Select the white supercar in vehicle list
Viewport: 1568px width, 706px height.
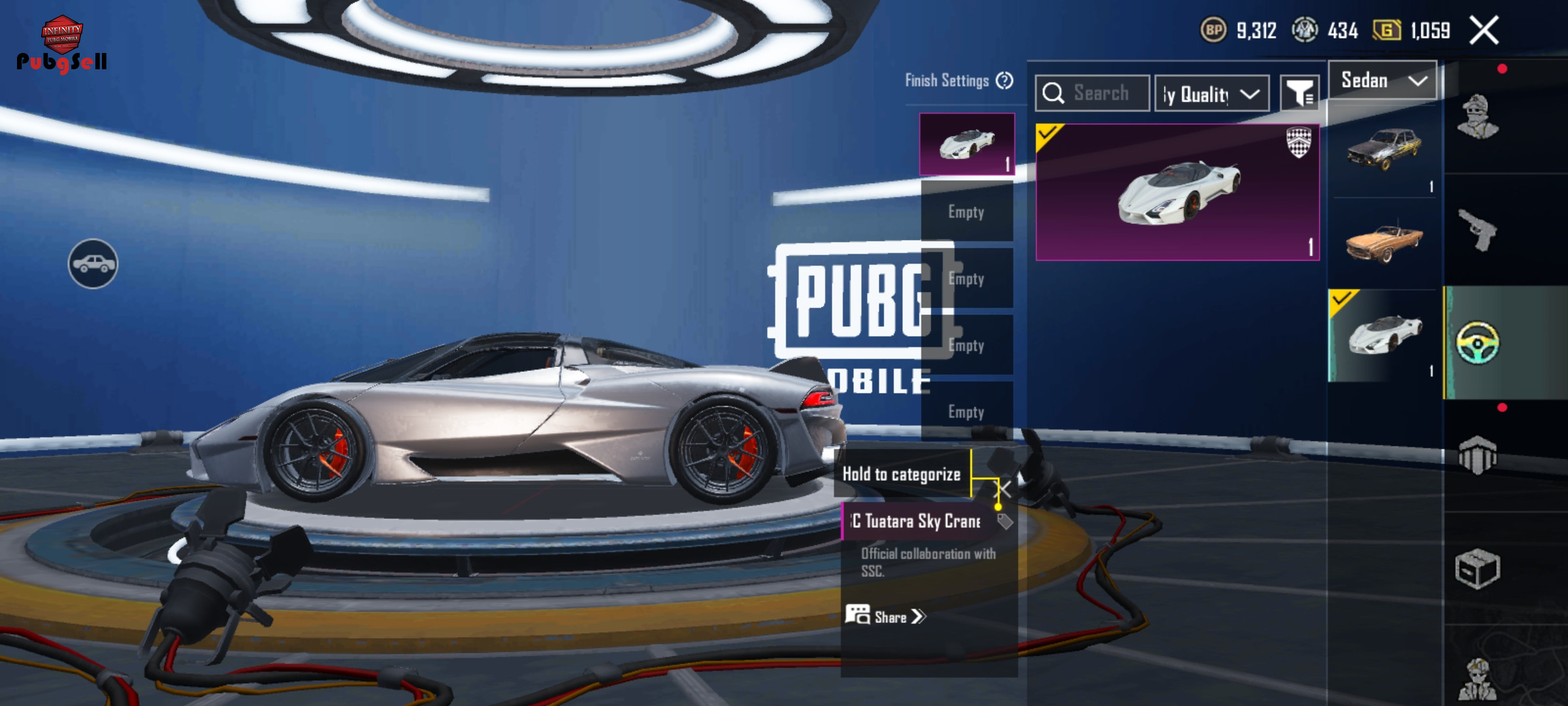[x=1385, y=335]
